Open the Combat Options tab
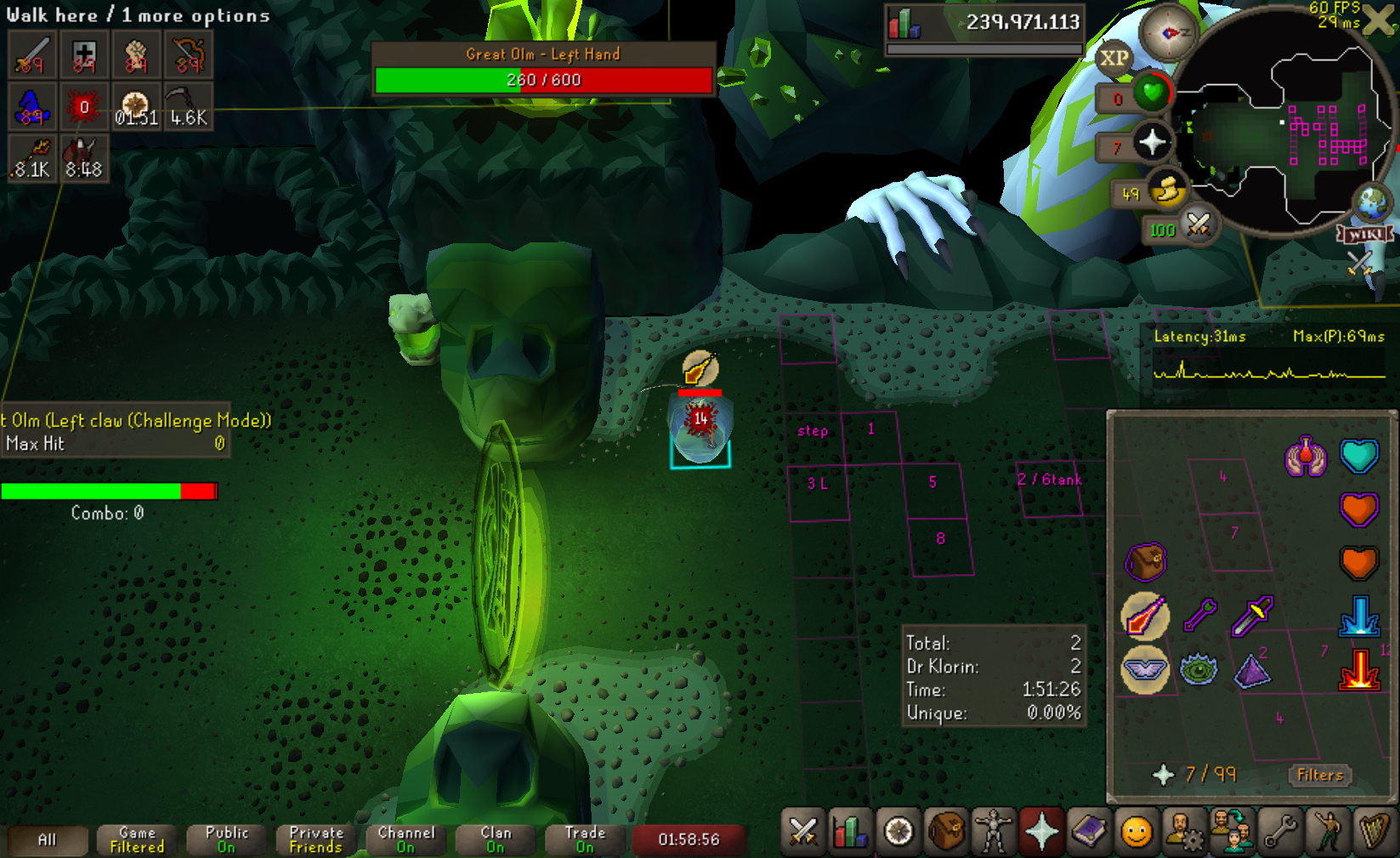Viewport: 1400px width, 858px height. pos(802,832)
